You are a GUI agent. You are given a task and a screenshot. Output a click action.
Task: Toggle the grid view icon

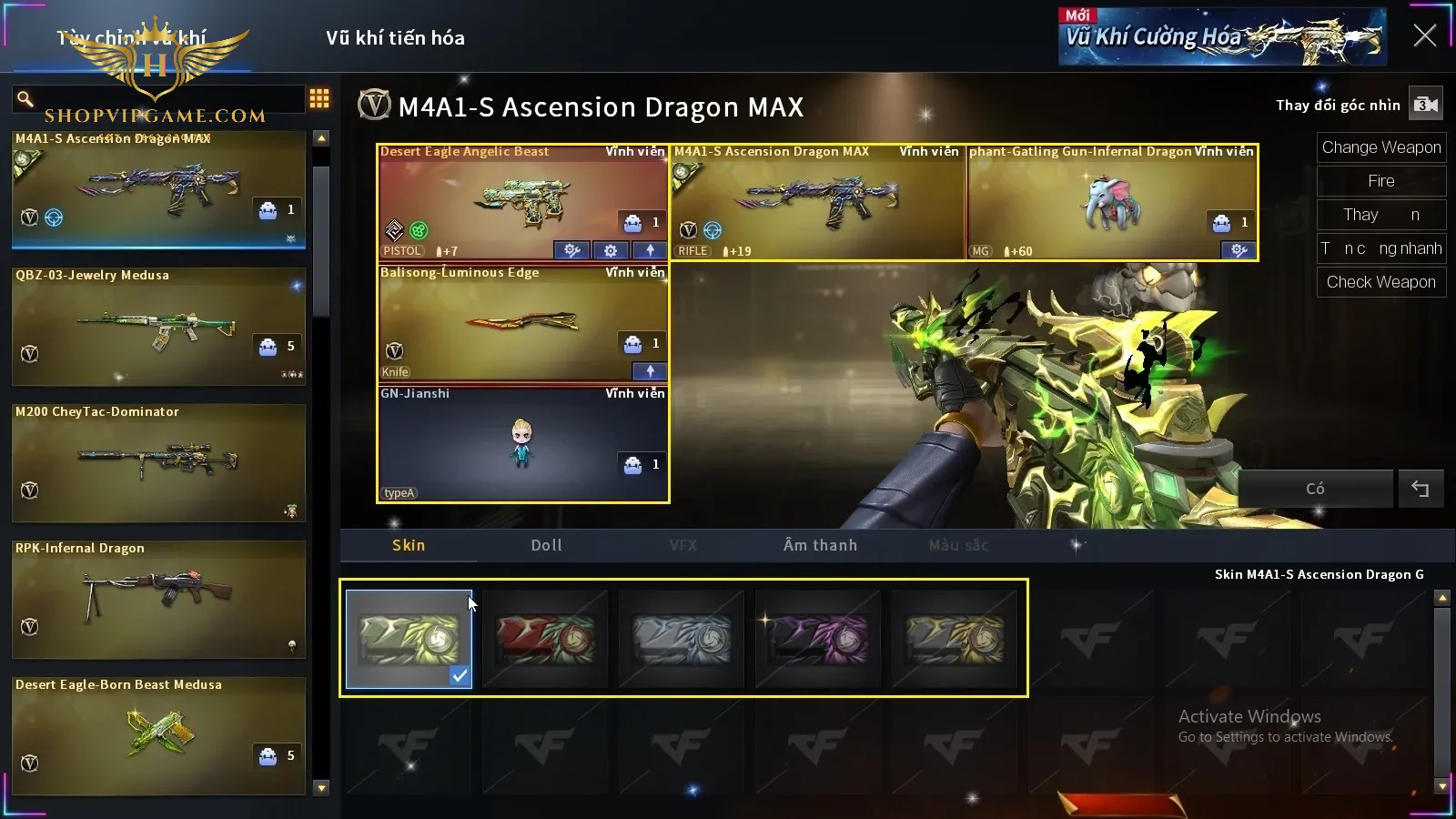(319, 98)
